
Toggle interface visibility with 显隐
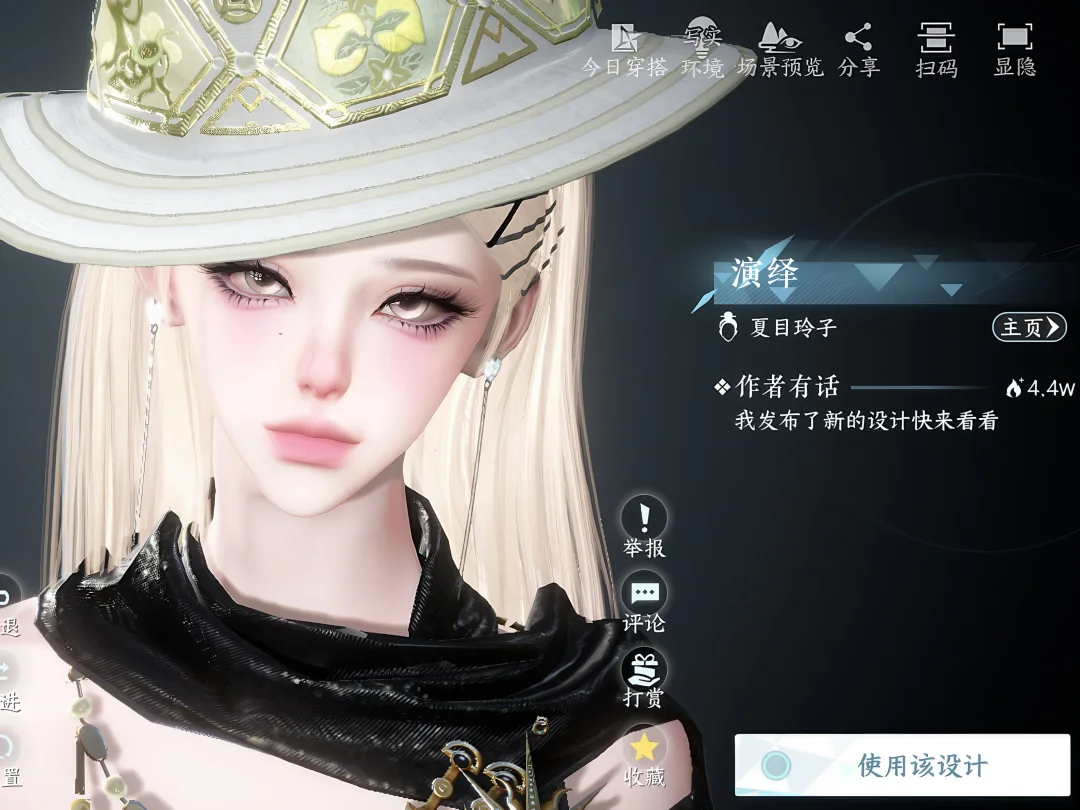coord(1014,50)
